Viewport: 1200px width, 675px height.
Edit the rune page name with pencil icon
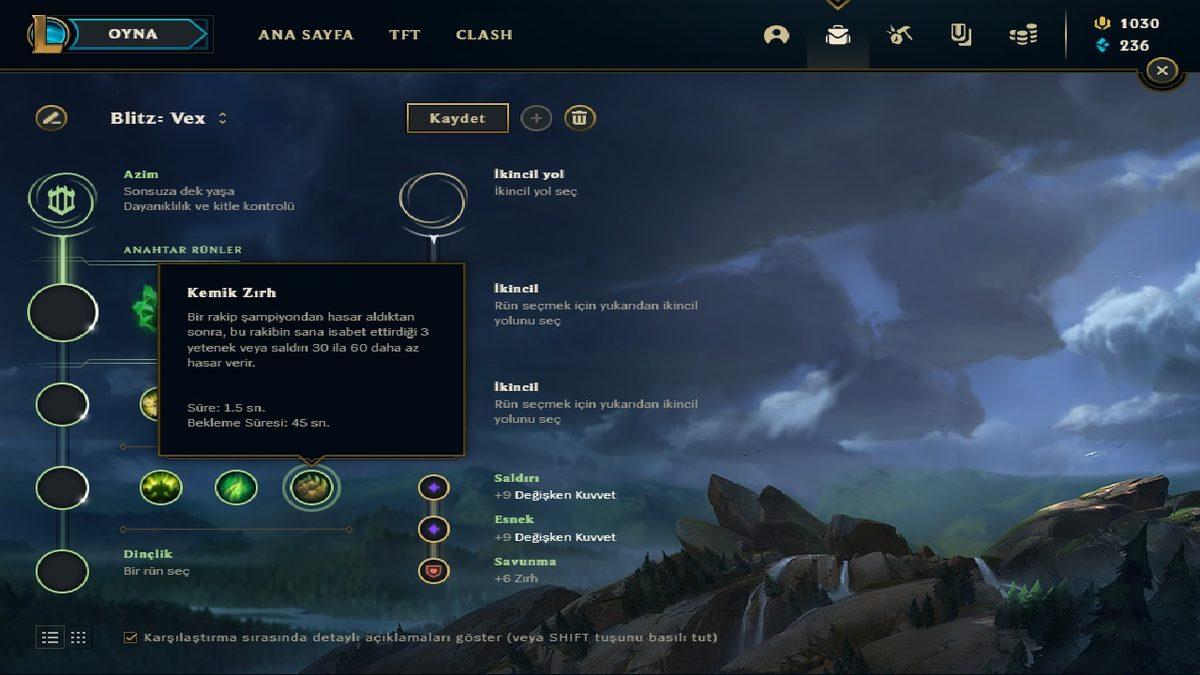(x=51, y=118)
